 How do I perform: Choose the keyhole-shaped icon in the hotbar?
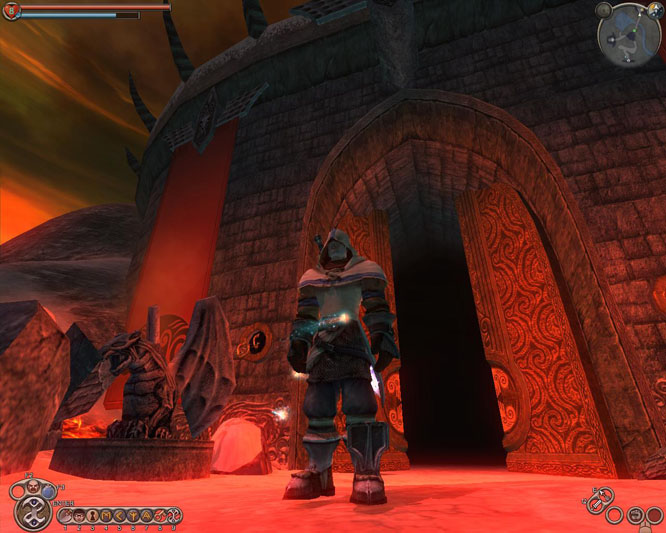click(x=93, y=516)
